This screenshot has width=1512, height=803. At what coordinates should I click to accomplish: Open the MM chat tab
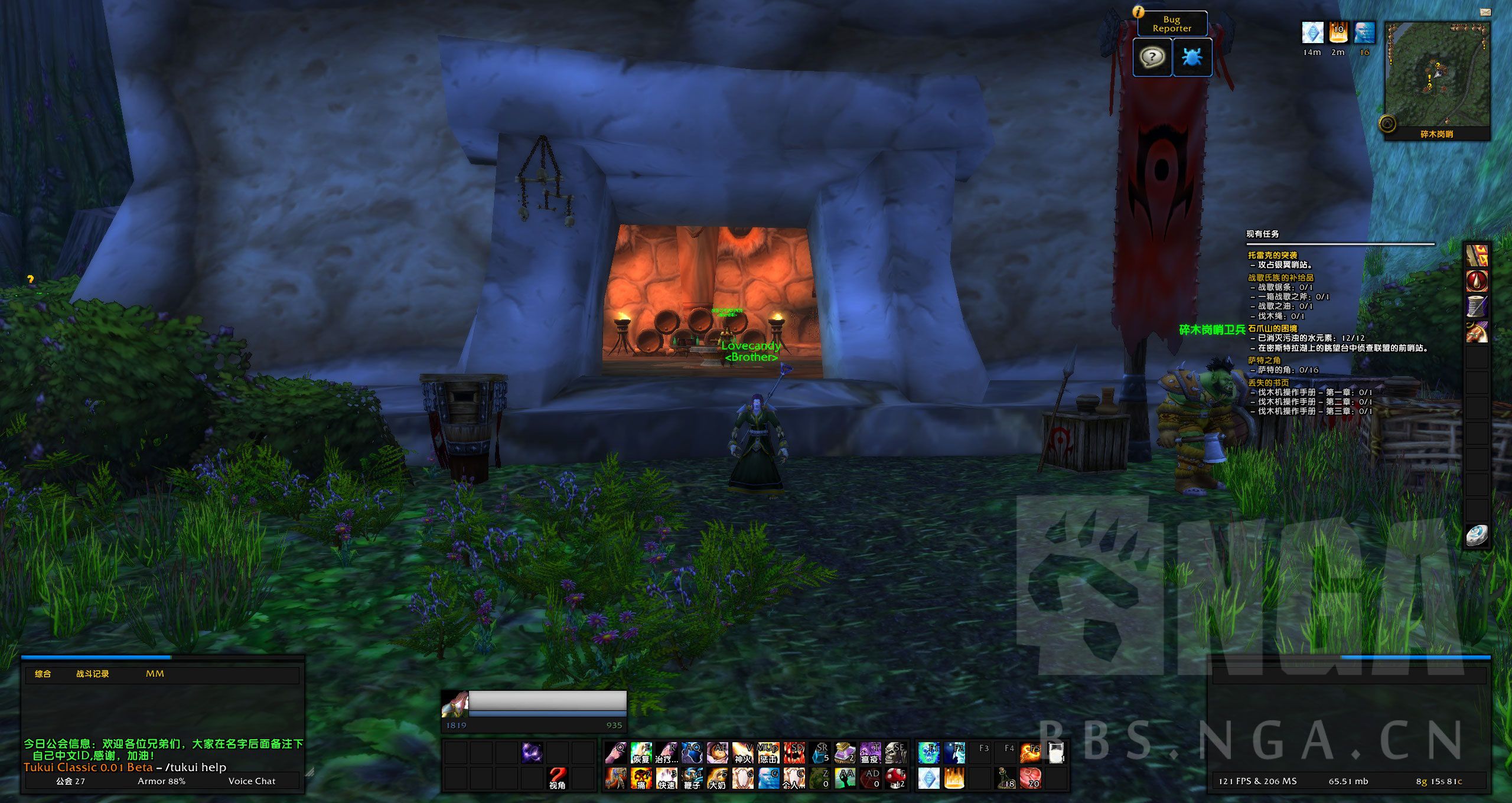pos(155,674)
